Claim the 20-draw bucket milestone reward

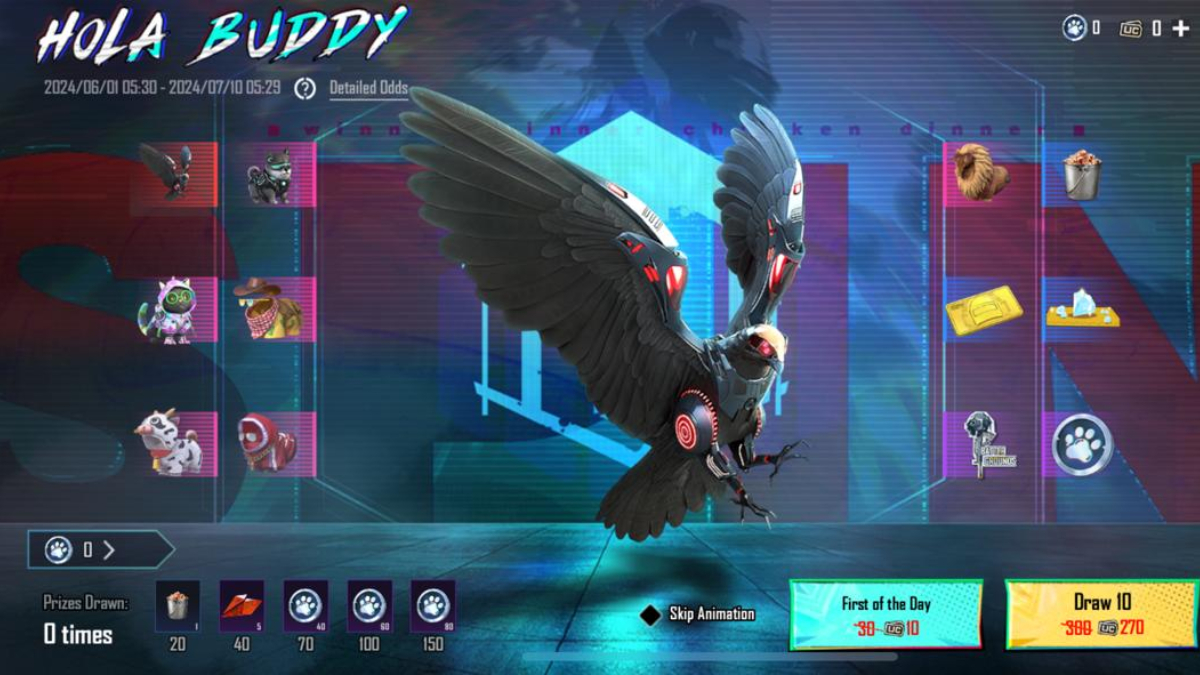[177, 606]
